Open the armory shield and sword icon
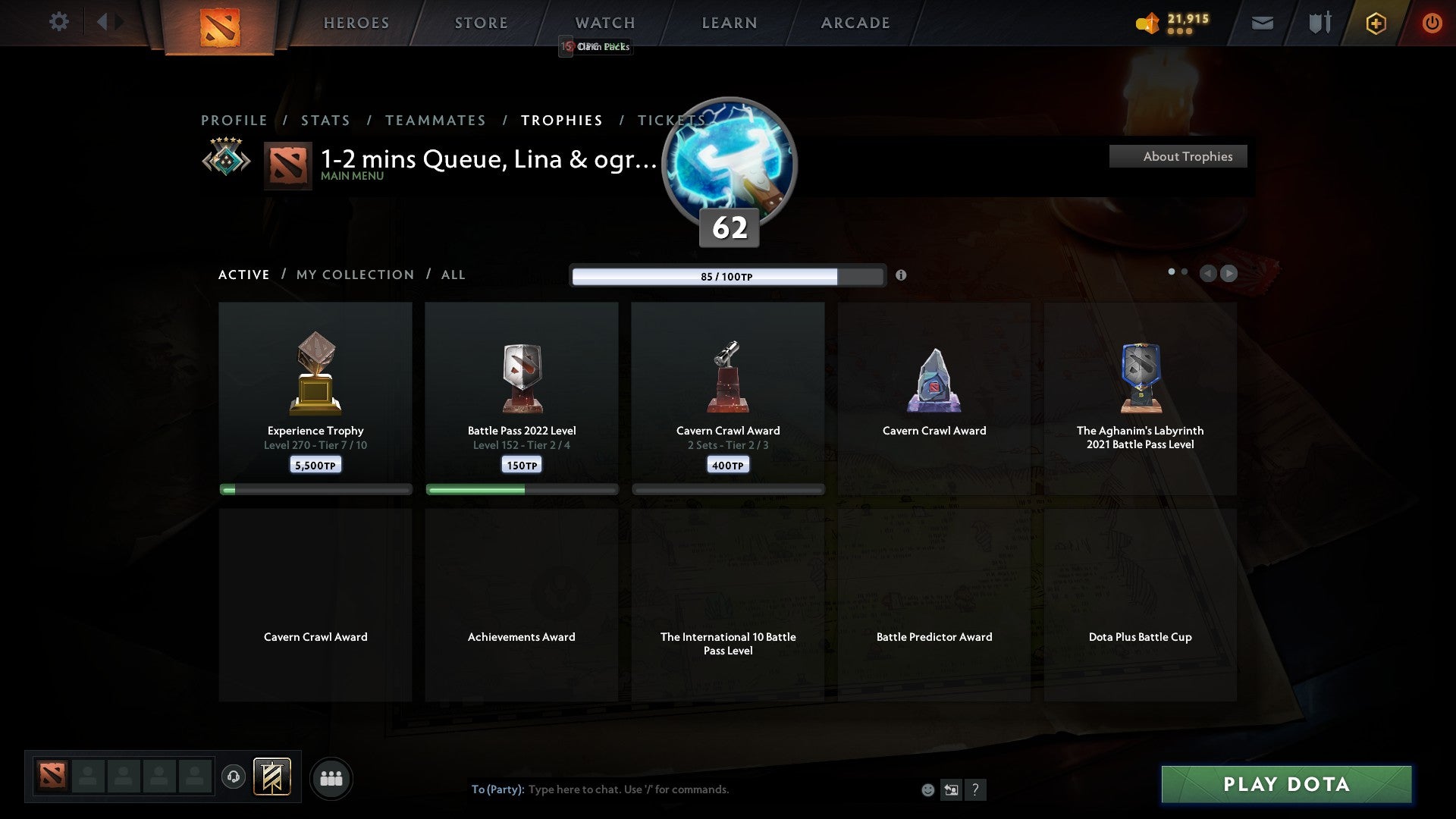This screenshot has height=819, width=1456. click(x=1319, y=23)
